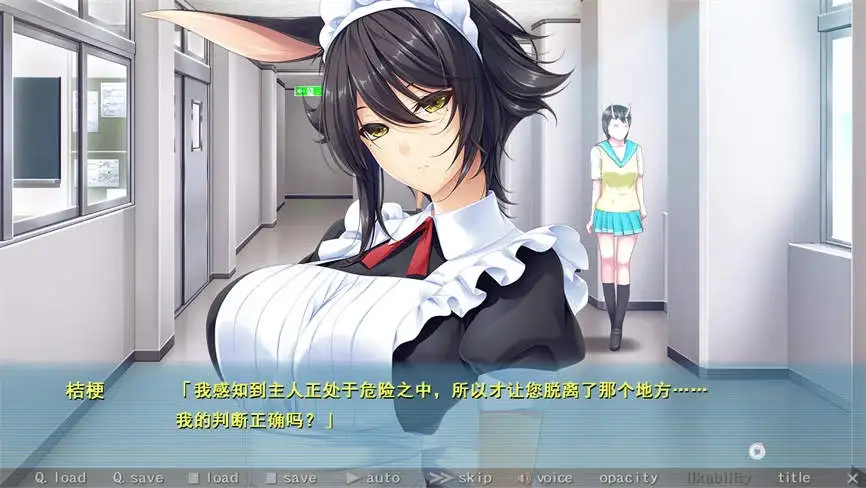The image size is (866, 488).
Task: Open the load game menu
Action: click(x=213, y=478)
